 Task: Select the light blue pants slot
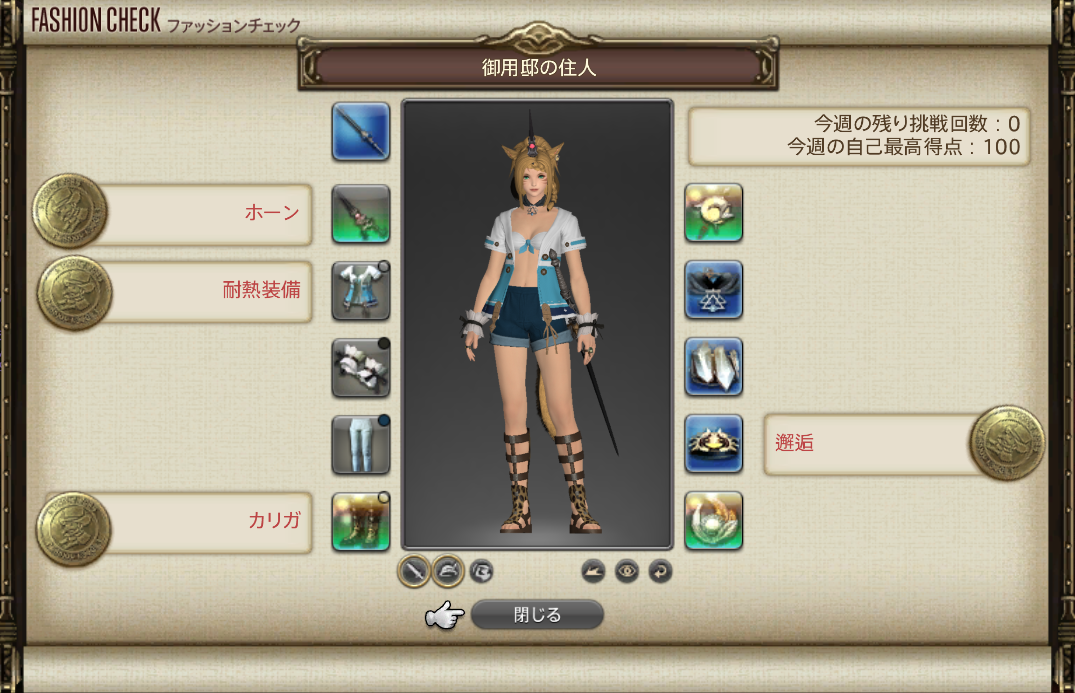click(360, 444)
